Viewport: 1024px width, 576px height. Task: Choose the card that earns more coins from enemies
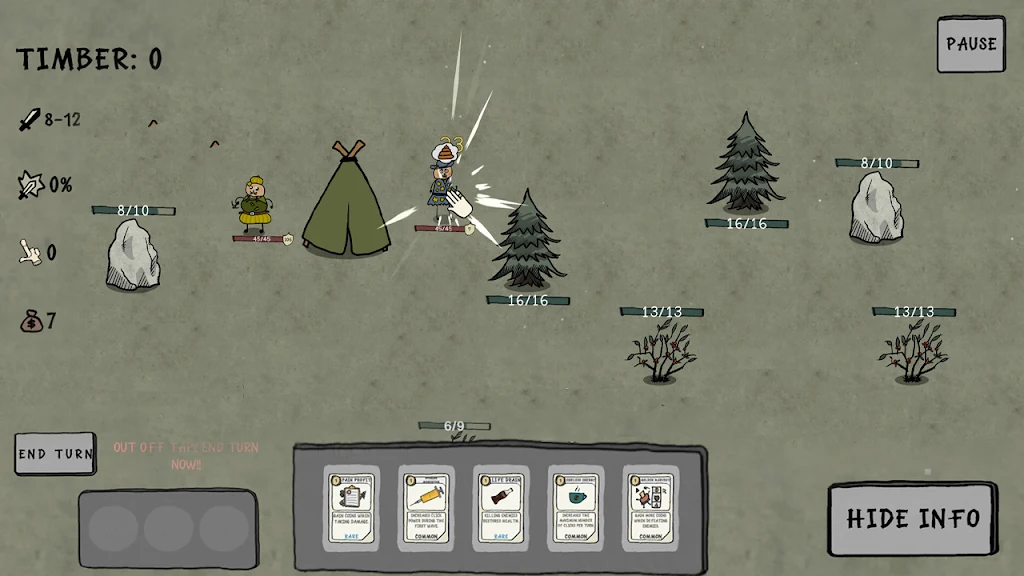point(650,507)
